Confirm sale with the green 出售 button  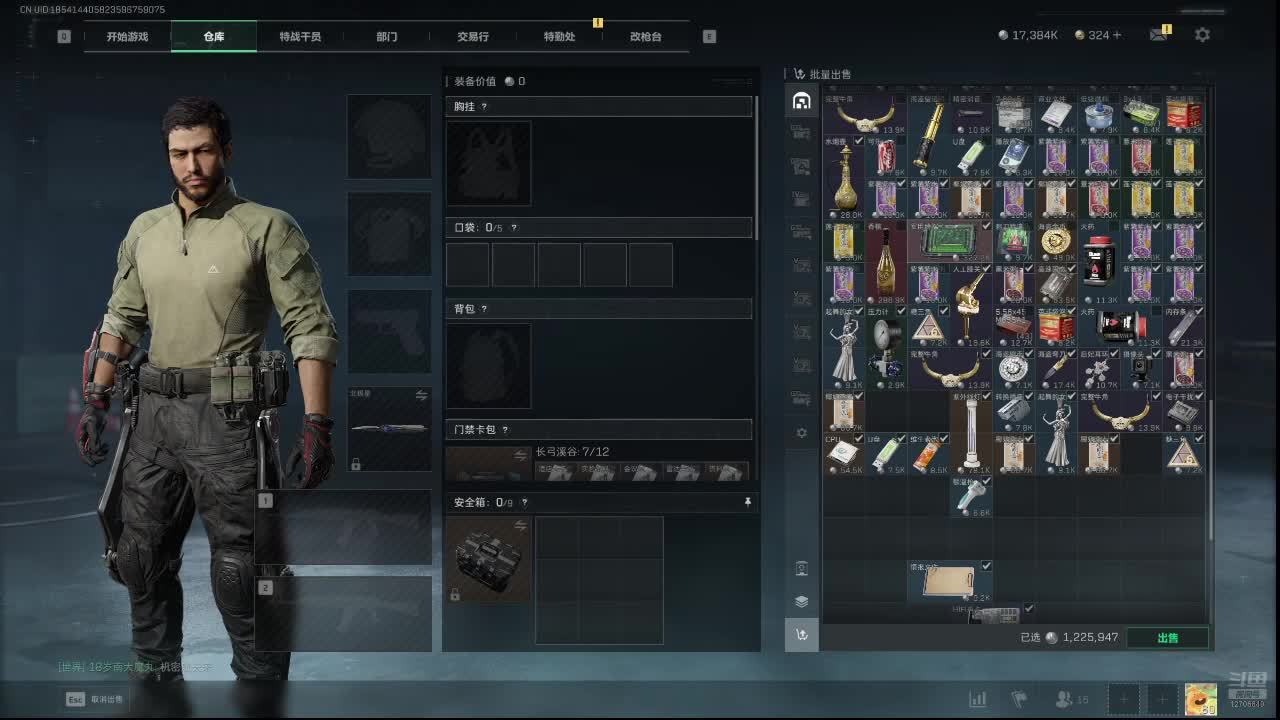1167,637
